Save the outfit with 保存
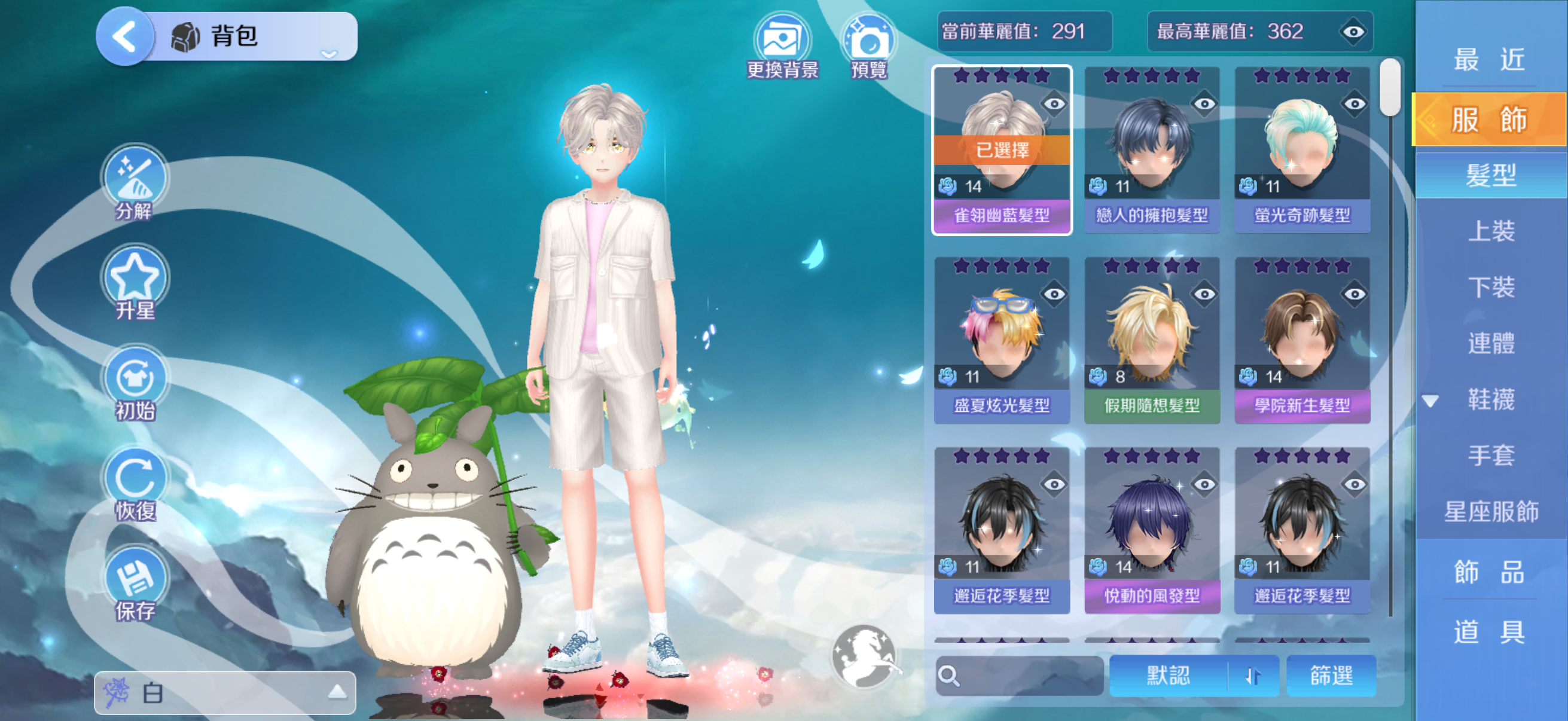 tap(135, 581)
